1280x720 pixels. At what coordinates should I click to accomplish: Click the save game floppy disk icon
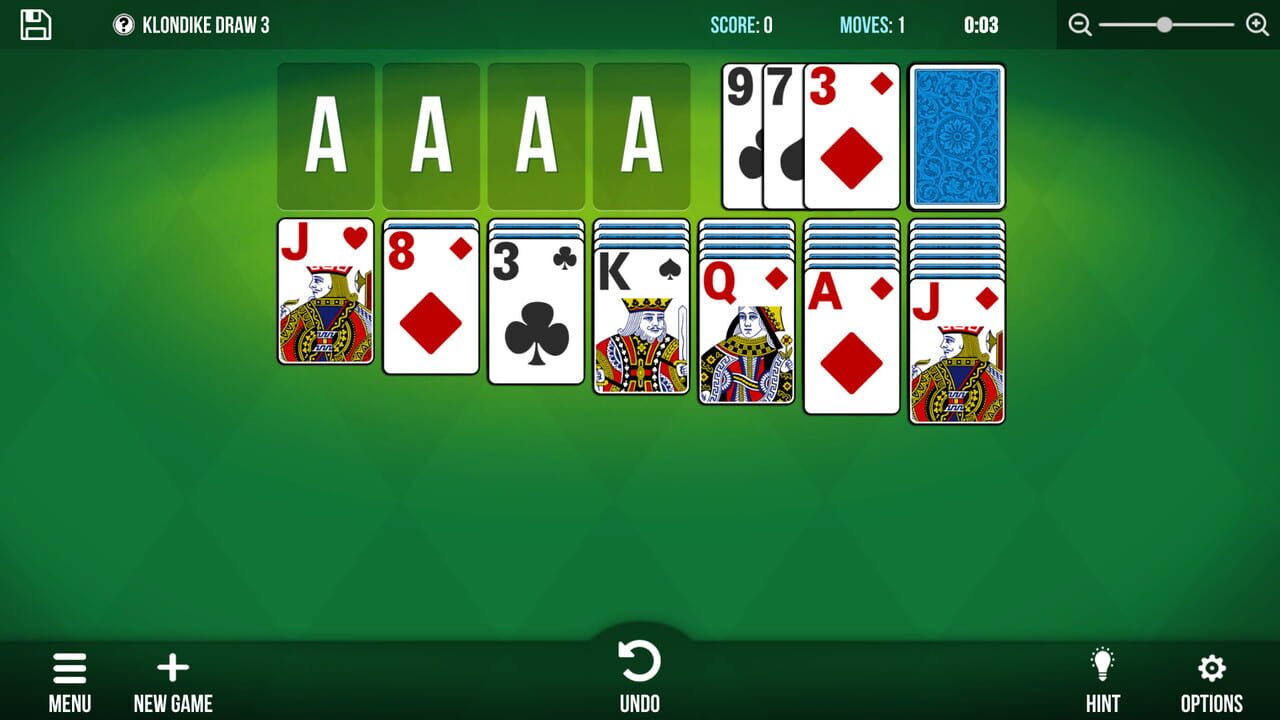[x=37, y=25]
